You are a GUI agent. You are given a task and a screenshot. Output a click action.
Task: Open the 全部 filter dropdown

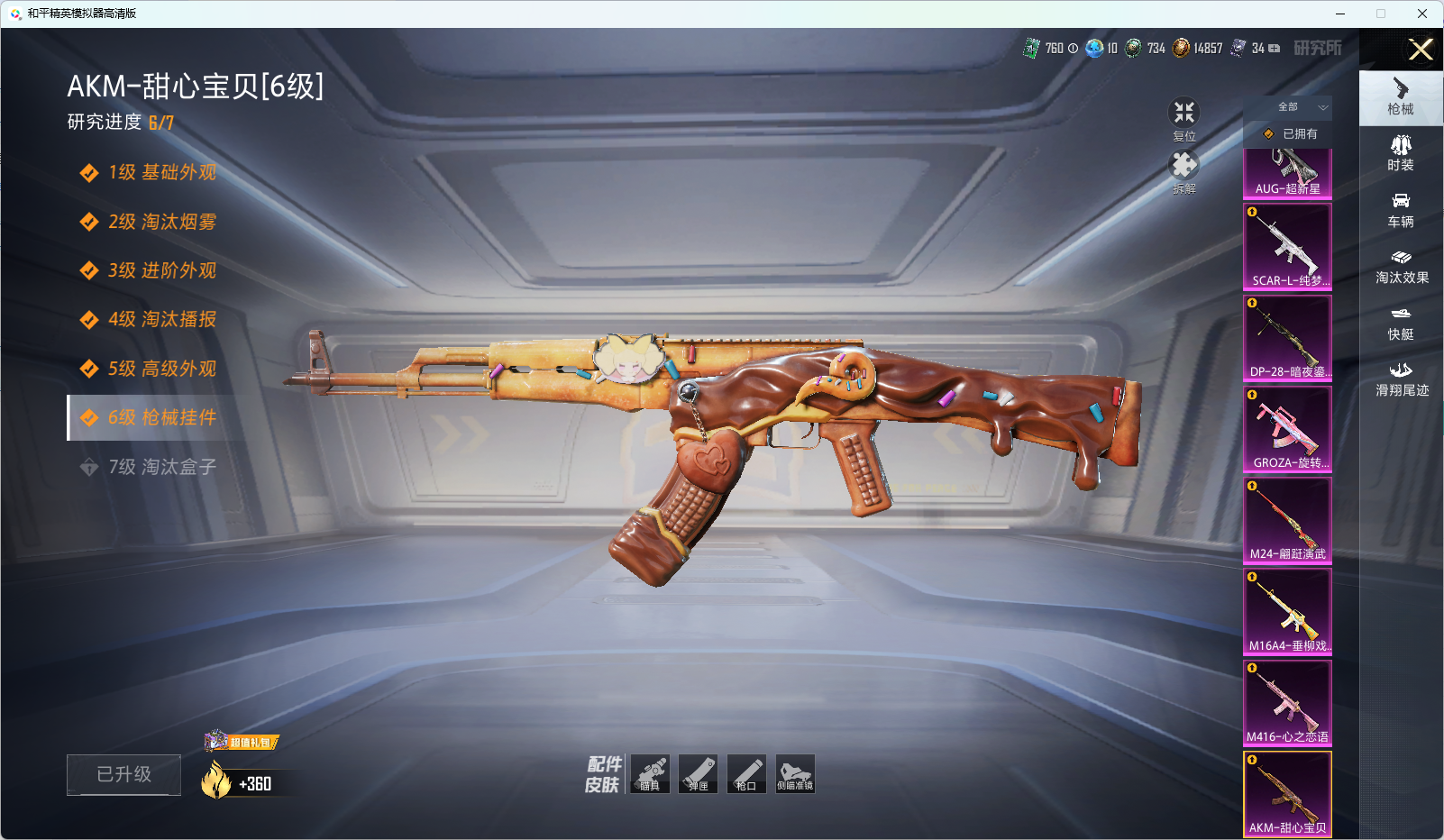click(1298, 107)
